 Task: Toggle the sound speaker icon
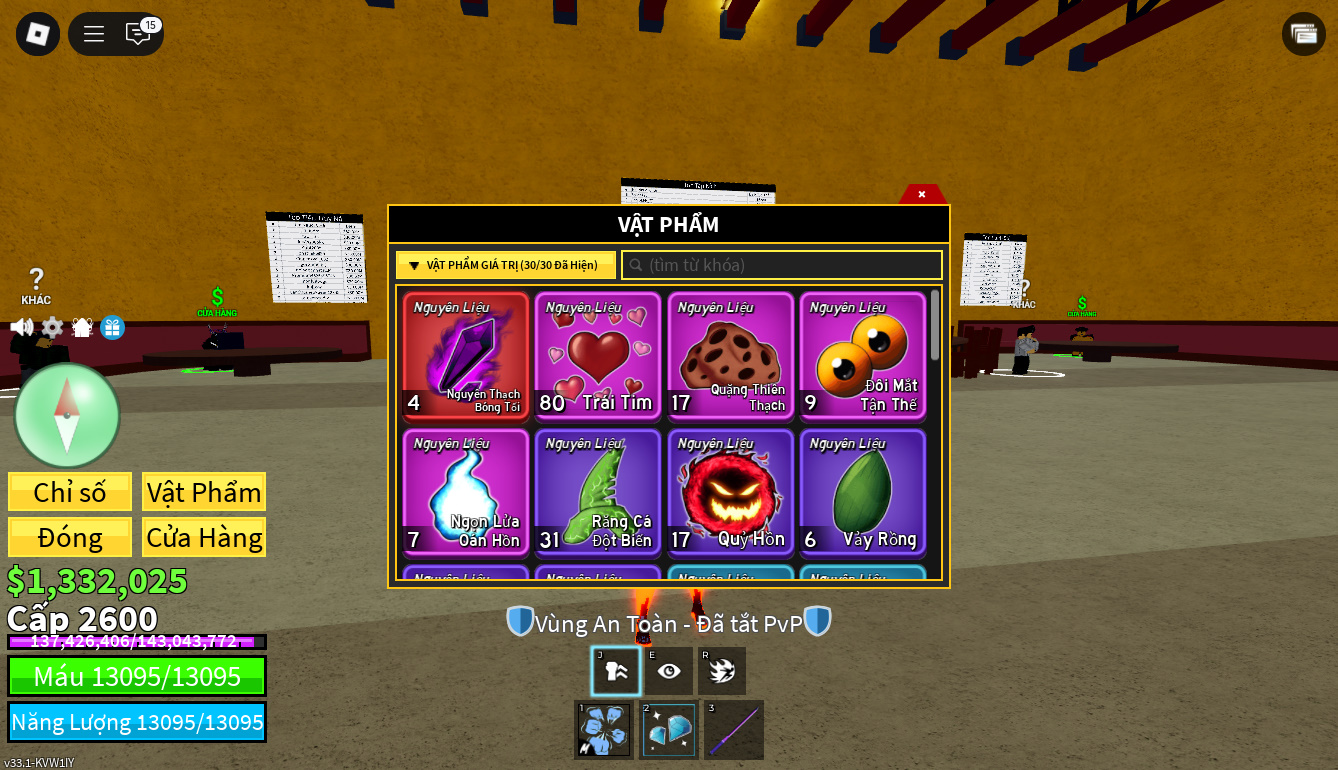(x=21, y=327)
